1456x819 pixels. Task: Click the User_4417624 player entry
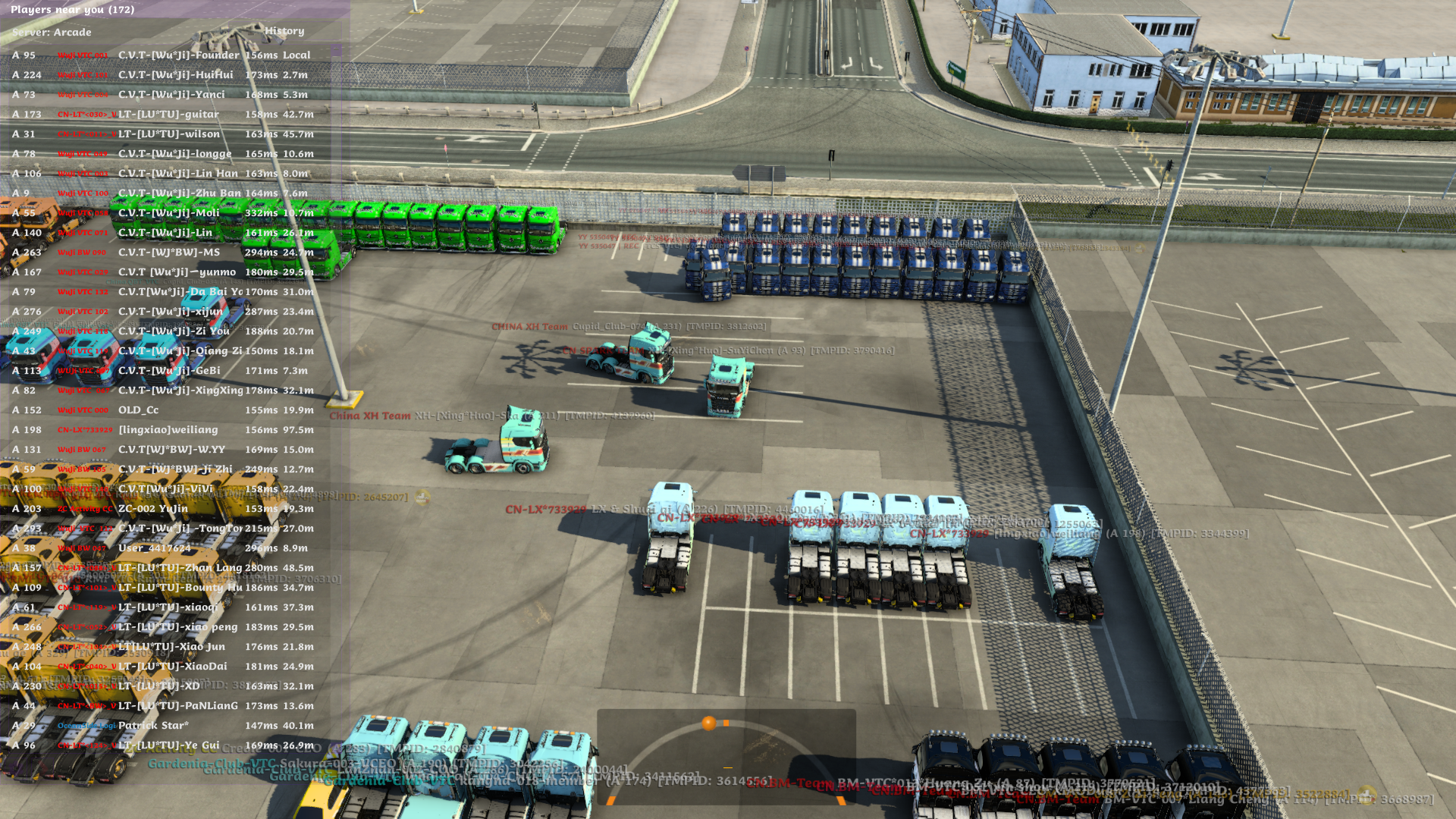coord(154,548)
